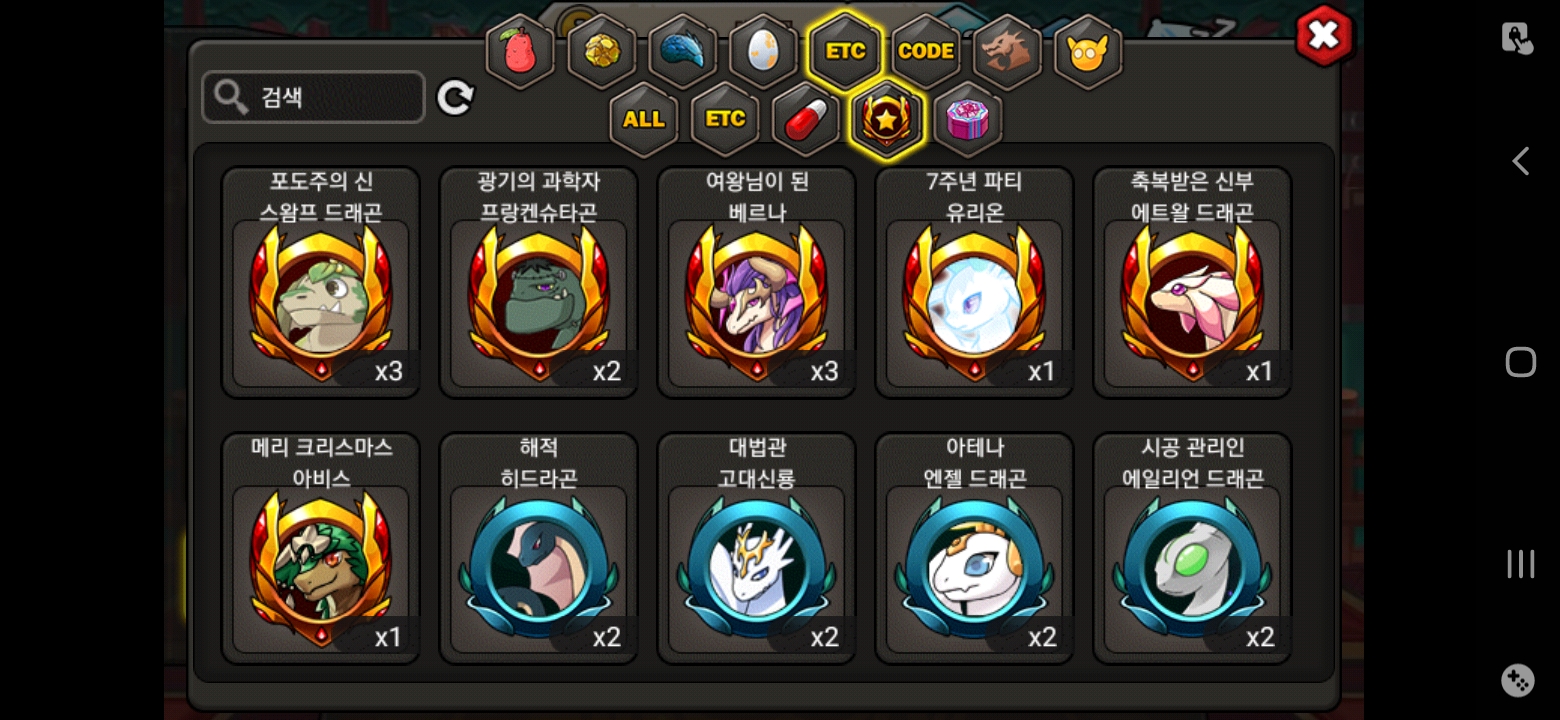The height and width of the screenshot is (720, 1560).
Task: Close the inventory with the red X
Action: point(1323,37)
